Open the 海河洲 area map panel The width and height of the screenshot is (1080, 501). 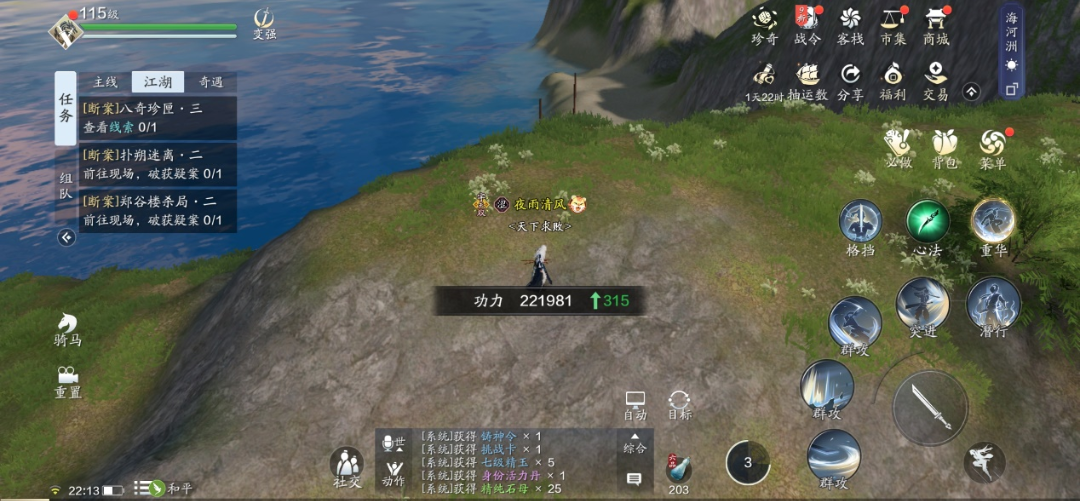coord(1011,50)
